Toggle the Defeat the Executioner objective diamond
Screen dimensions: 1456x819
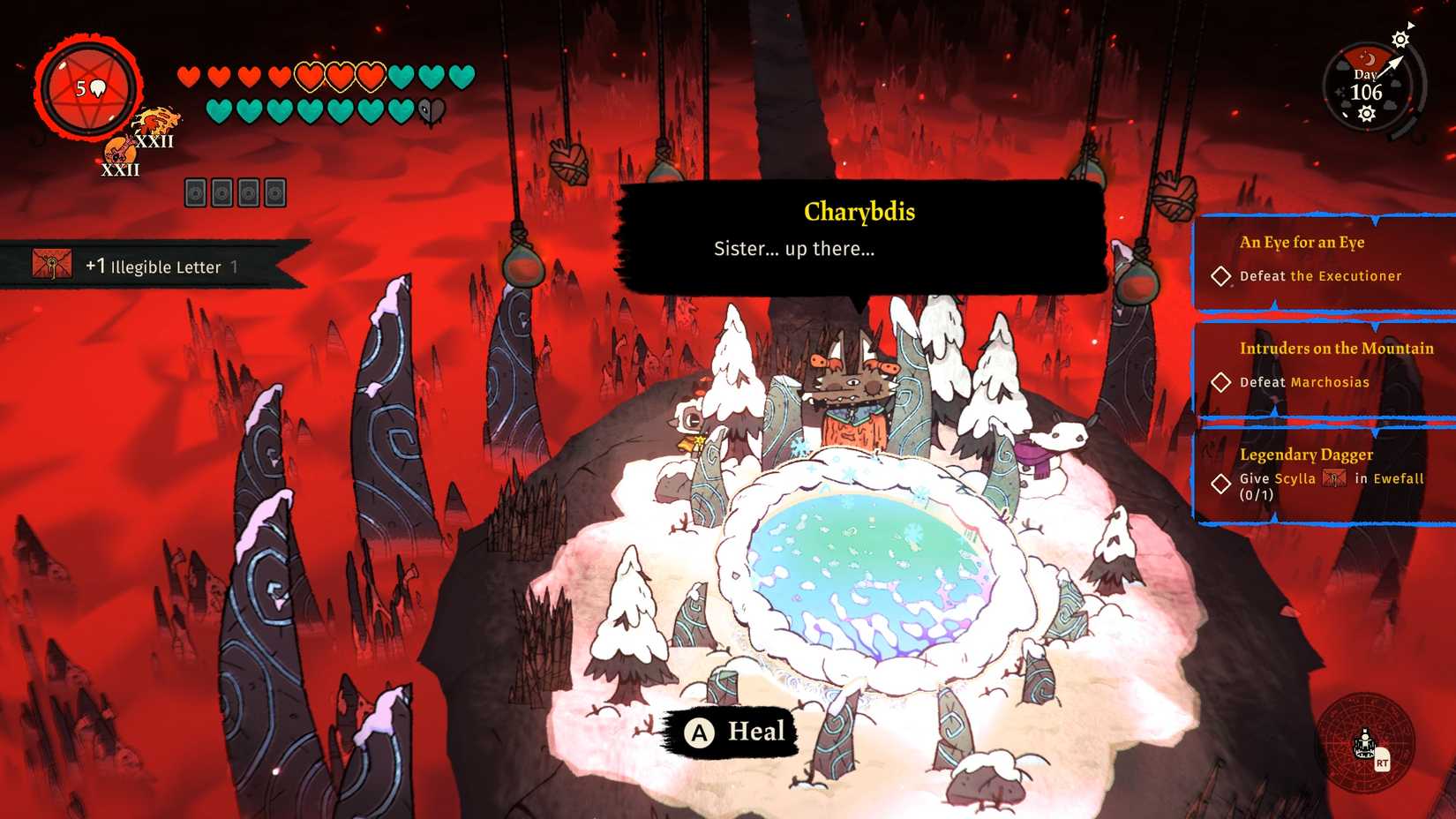(x=1222, y=276)
